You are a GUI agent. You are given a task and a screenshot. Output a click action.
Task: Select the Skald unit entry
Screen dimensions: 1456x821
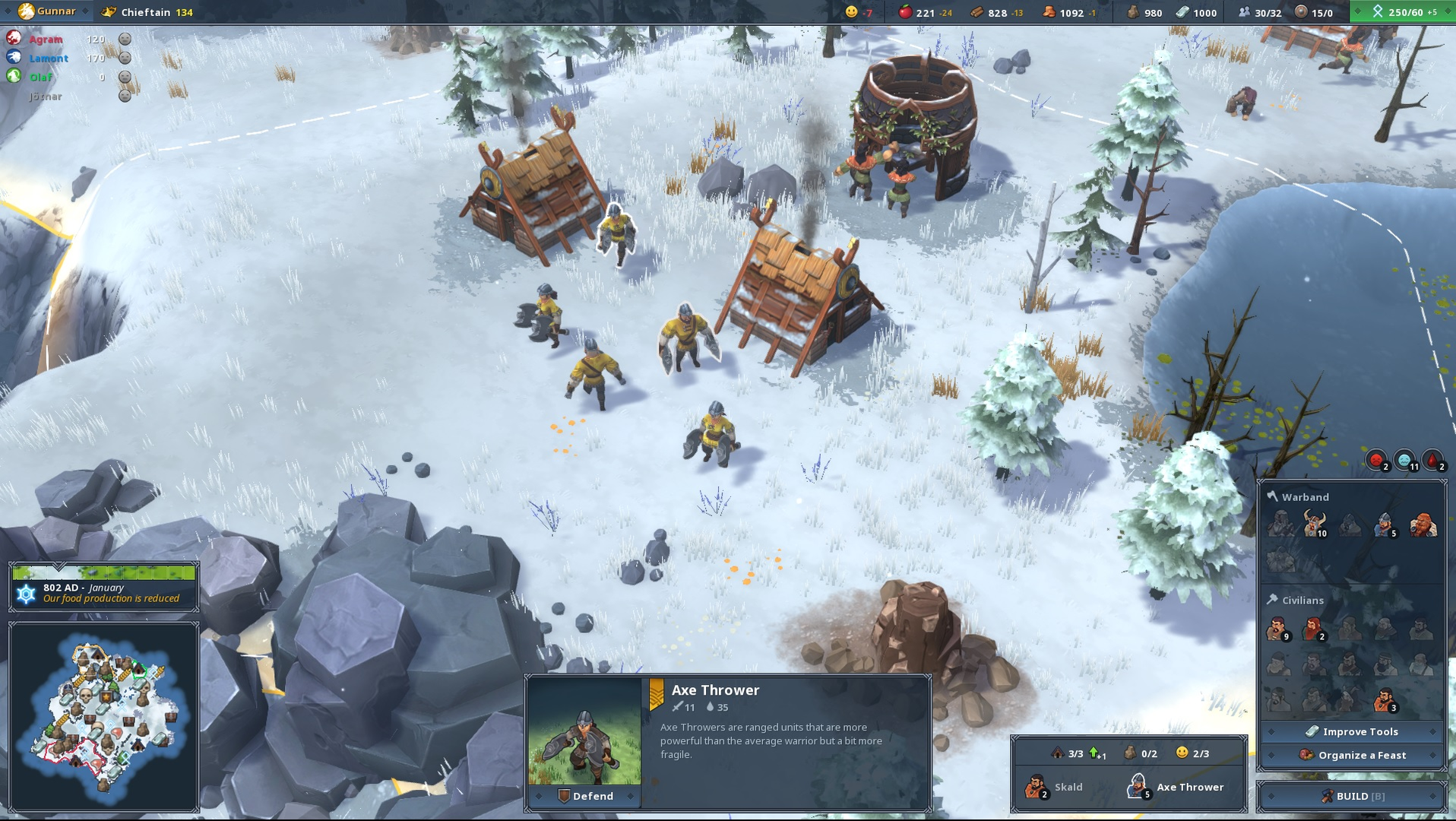1055,787
